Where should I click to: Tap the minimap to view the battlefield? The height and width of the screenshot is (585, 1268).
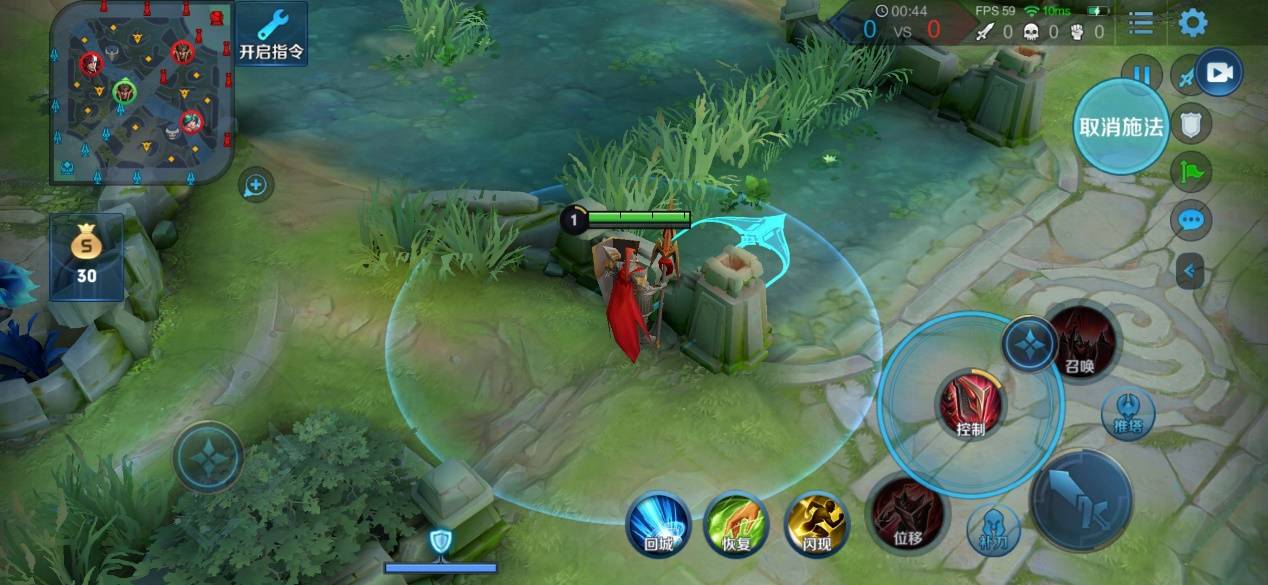[x=142, y=92]
